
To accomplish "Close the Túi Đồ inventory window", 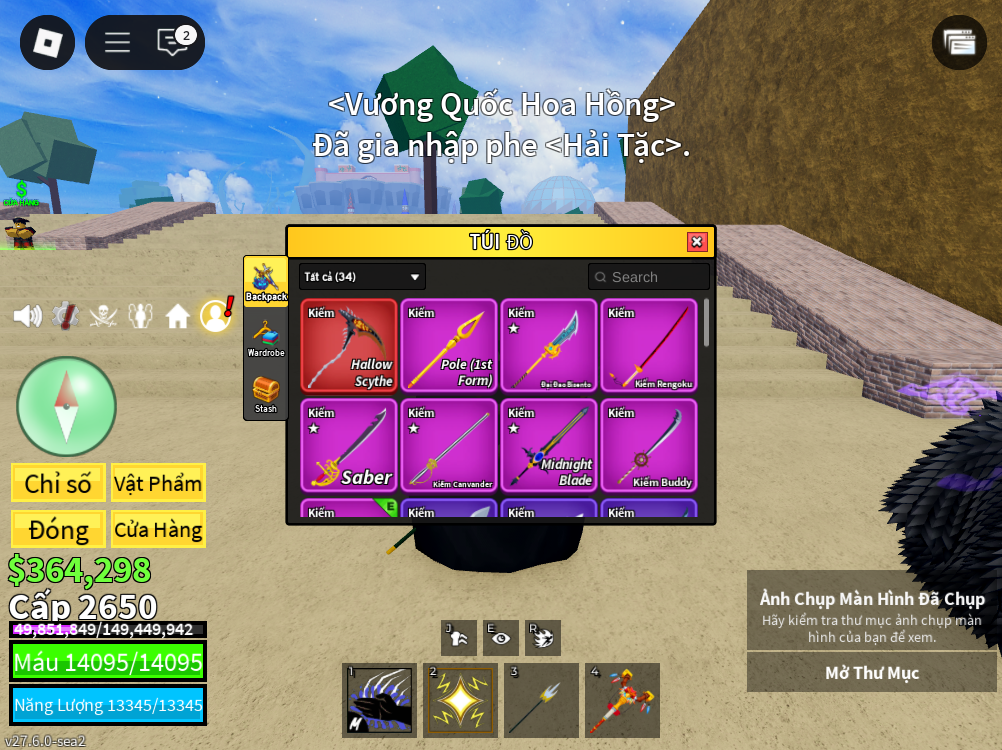I will tap(697, 242).
